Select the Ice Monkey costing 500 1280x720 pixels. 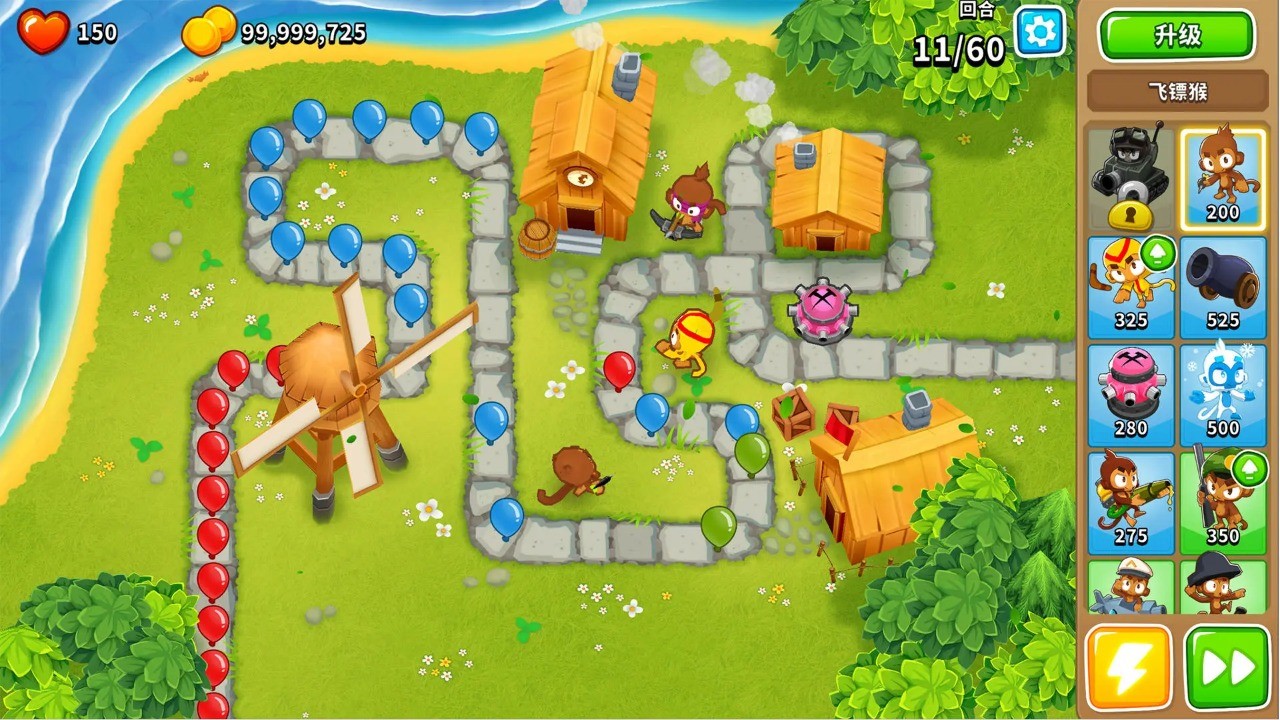pos(1222,392)
